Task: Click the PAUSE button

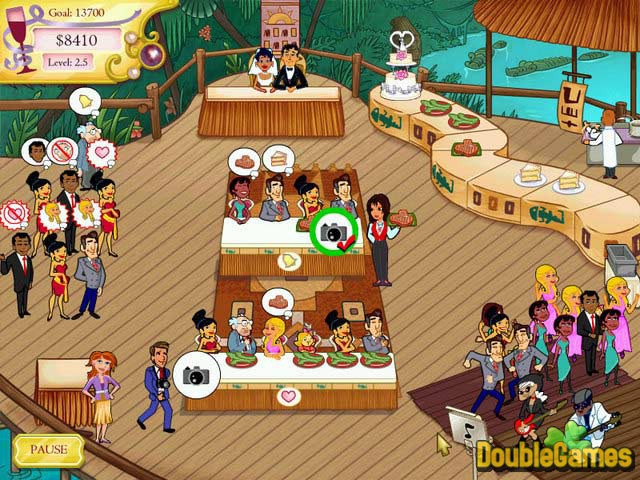Action: tap(48, 449)
